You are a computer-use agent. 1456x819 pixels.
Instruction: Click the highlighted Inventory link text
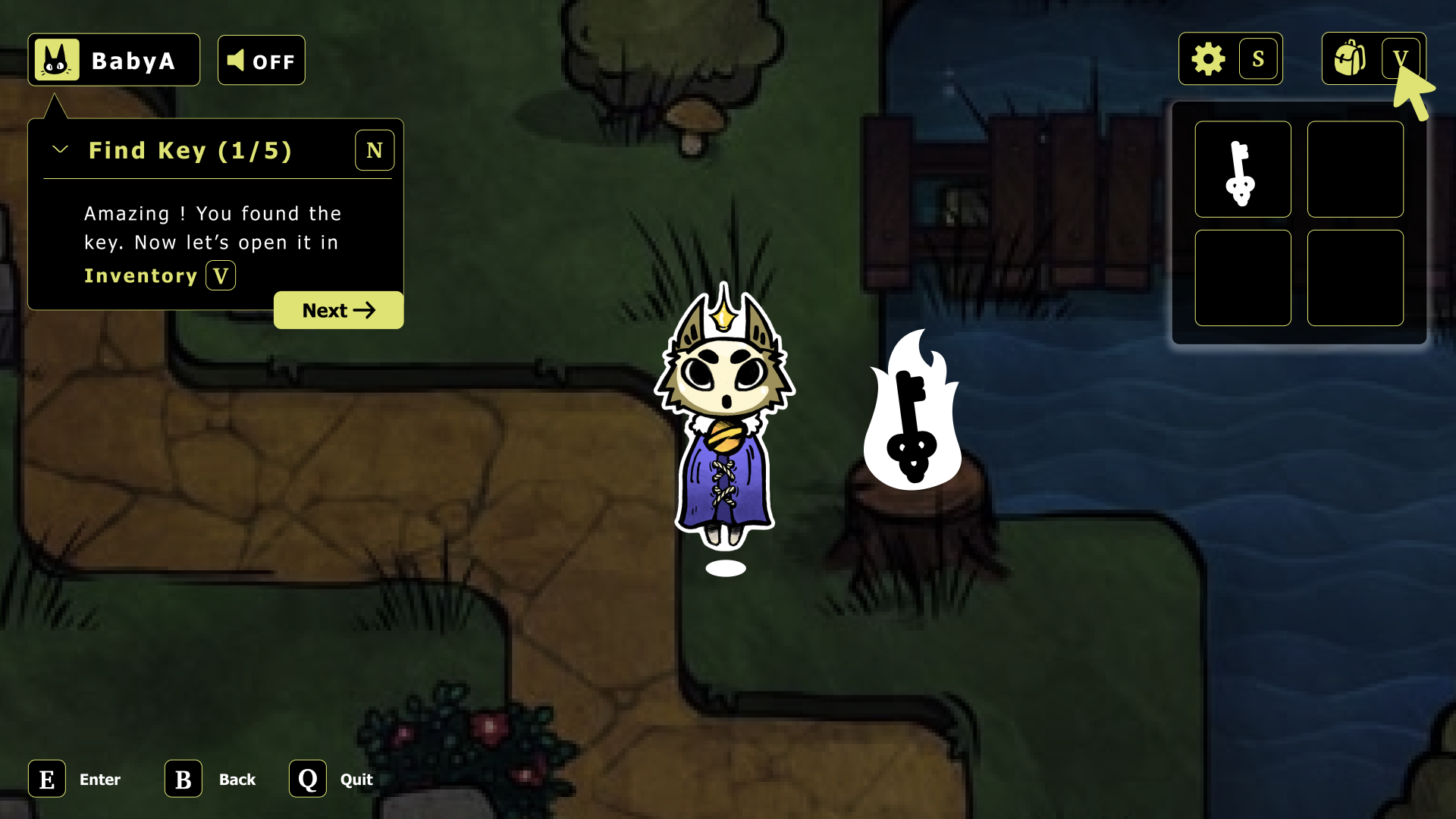pyautogui.click(x=140, y=275)
